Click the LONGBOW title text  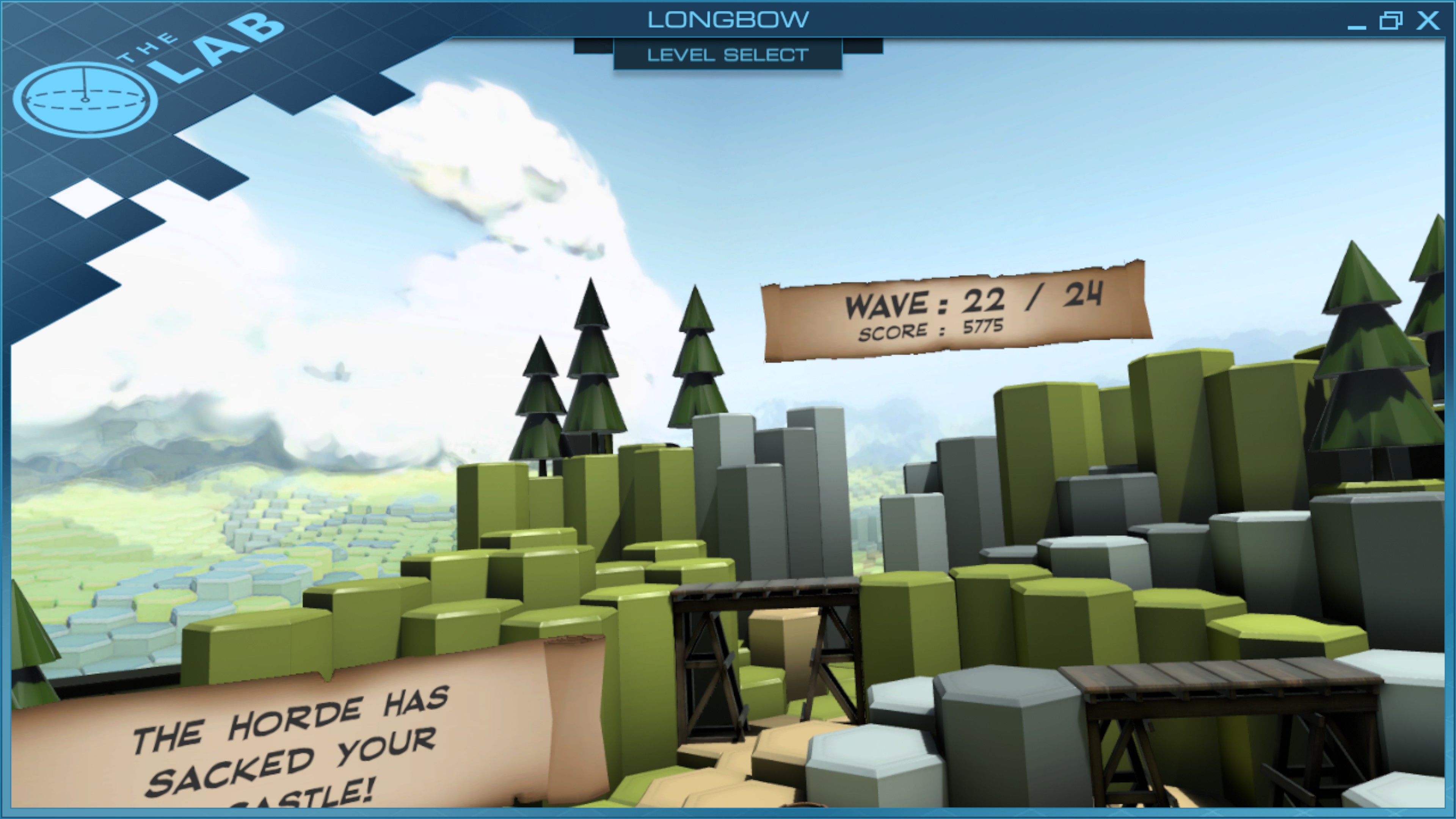click(728, 19)
